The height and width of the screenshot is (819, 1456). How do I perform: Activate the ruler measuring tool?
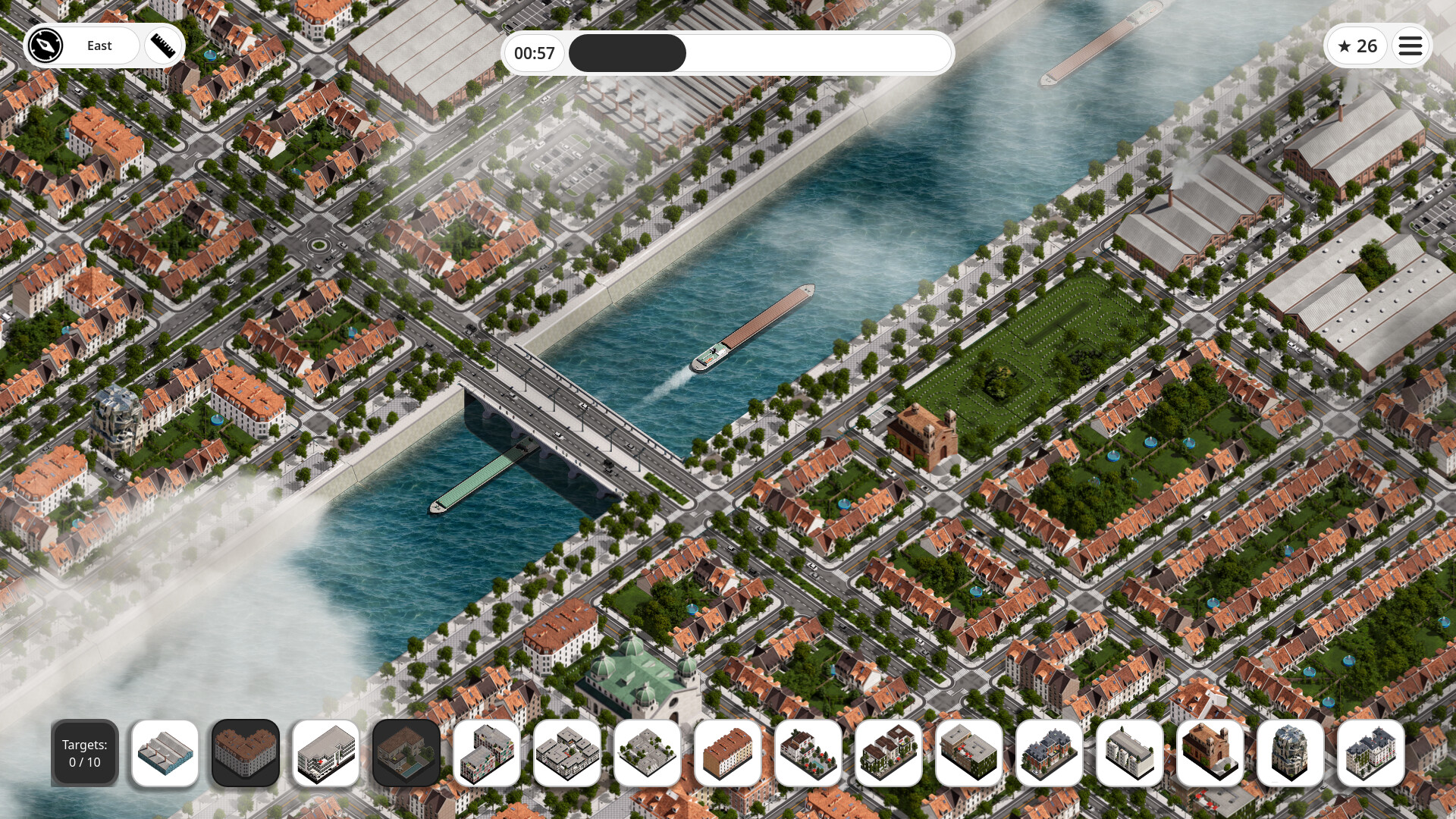click(163, 46)
